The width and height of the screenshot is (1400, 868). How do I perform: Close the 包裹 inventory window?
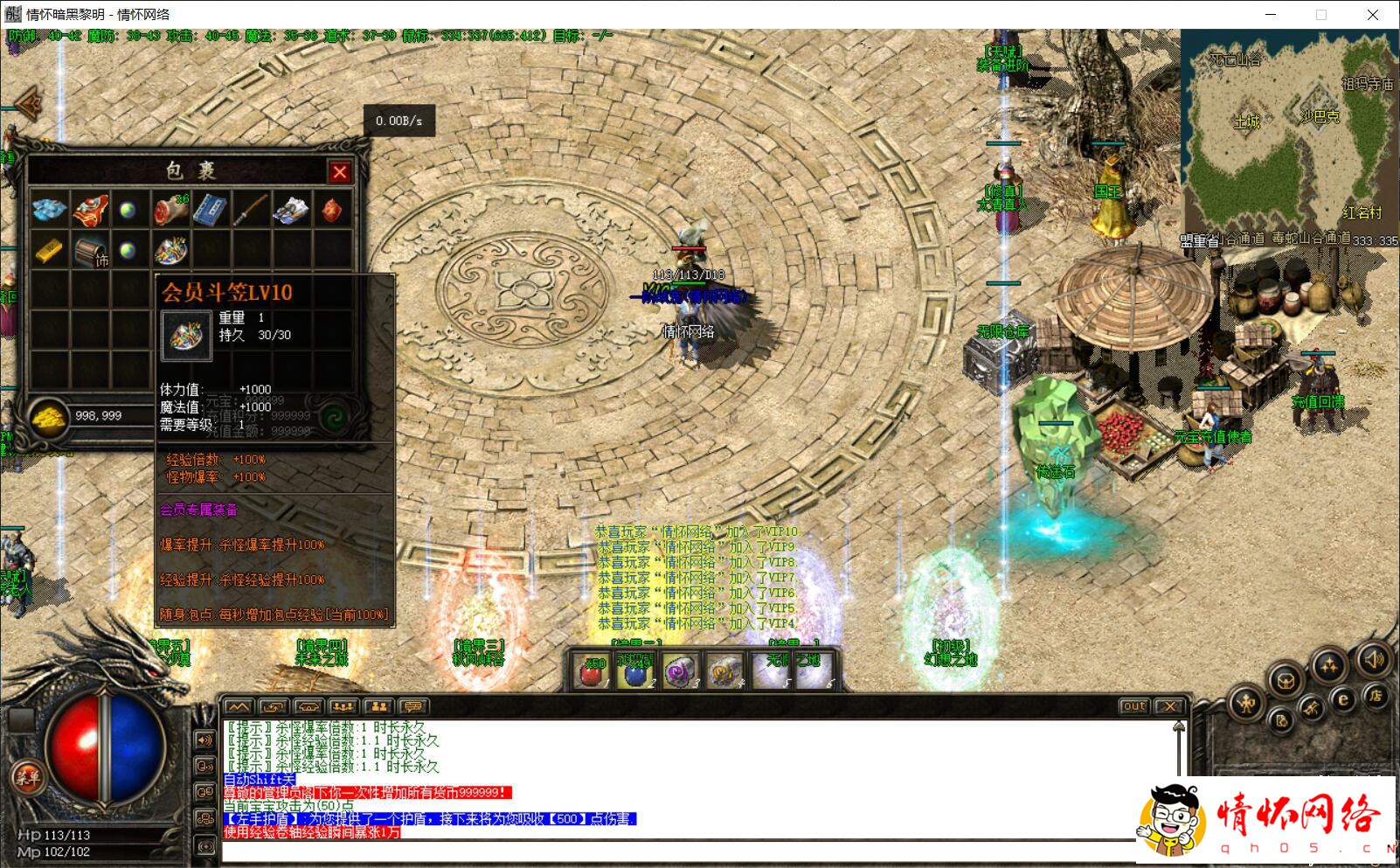coord(340,171)
